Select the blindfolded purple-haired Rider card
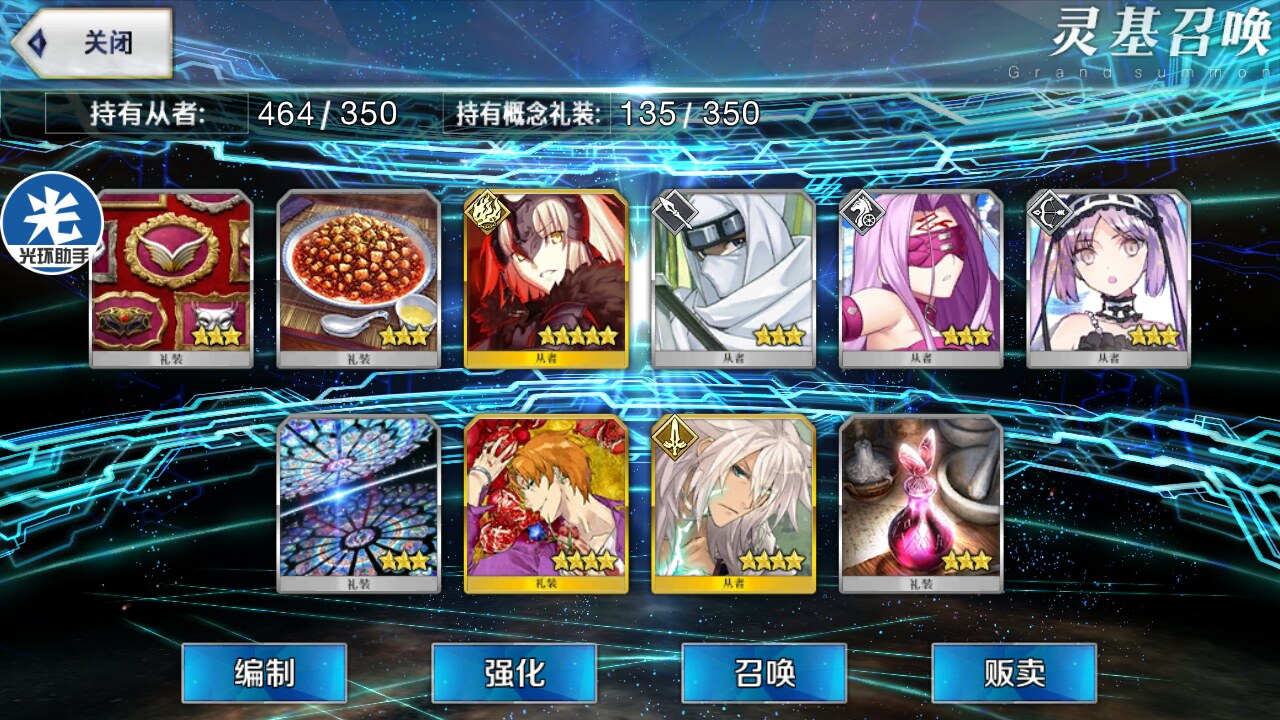 (921, 278)
